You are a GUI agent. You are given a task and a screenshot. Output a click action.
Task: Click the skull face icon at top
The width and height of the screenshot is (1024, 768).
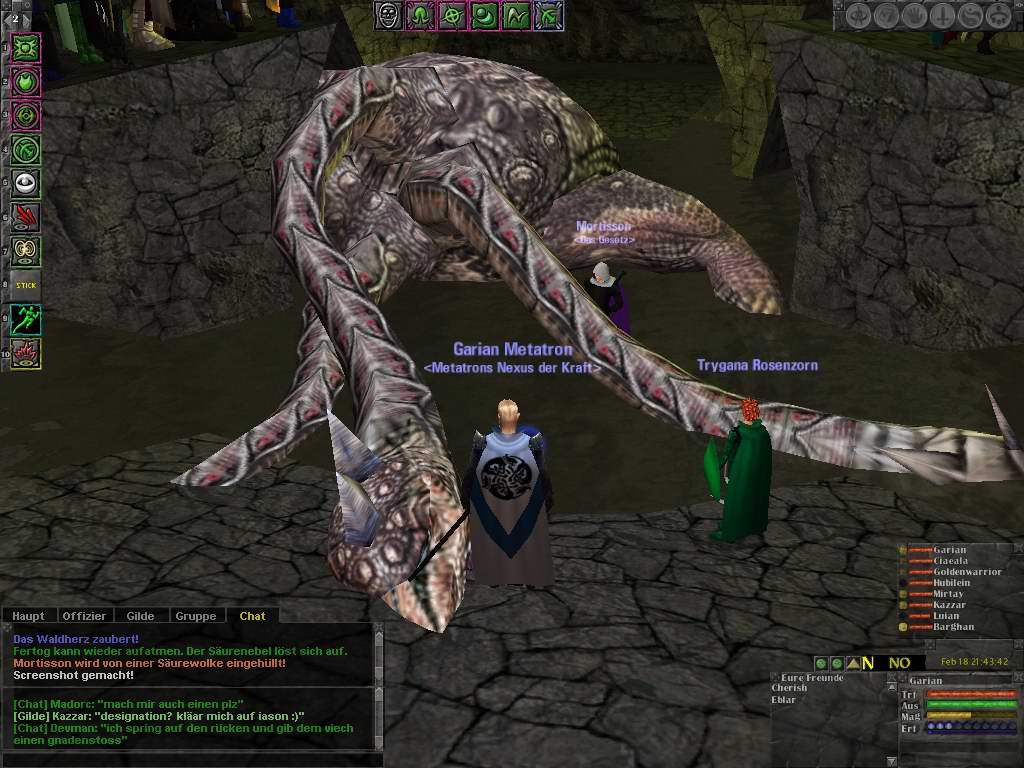point(389,15)
